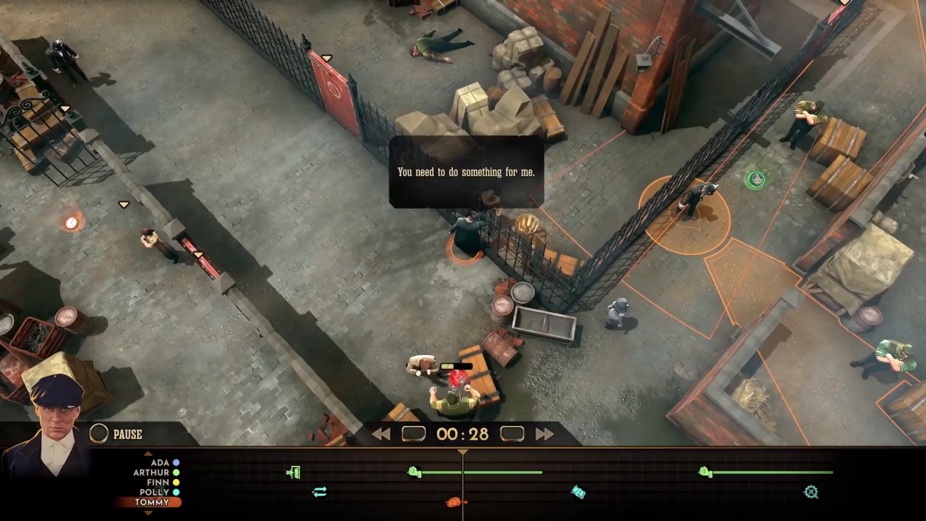The width and height of the screenshot is (926, 521).
Task: Choose Finn from the character list
Action: pos(158,482)
